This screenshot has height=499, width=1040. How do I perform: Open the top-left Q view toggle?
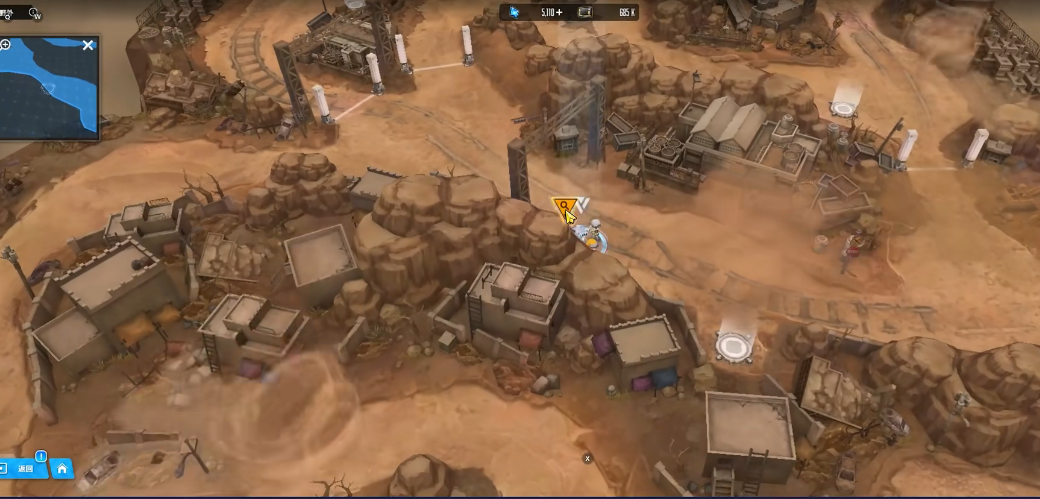(x=8, y=13)
